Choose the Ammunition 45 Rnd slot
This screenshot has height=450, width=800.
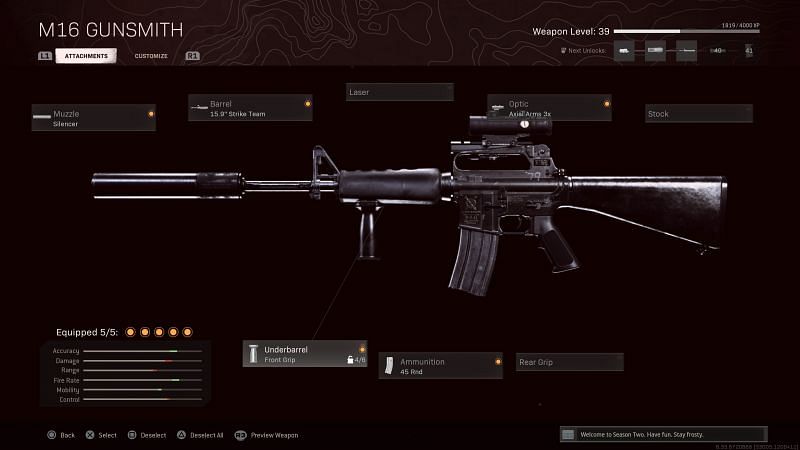click(x=440, y=366)
